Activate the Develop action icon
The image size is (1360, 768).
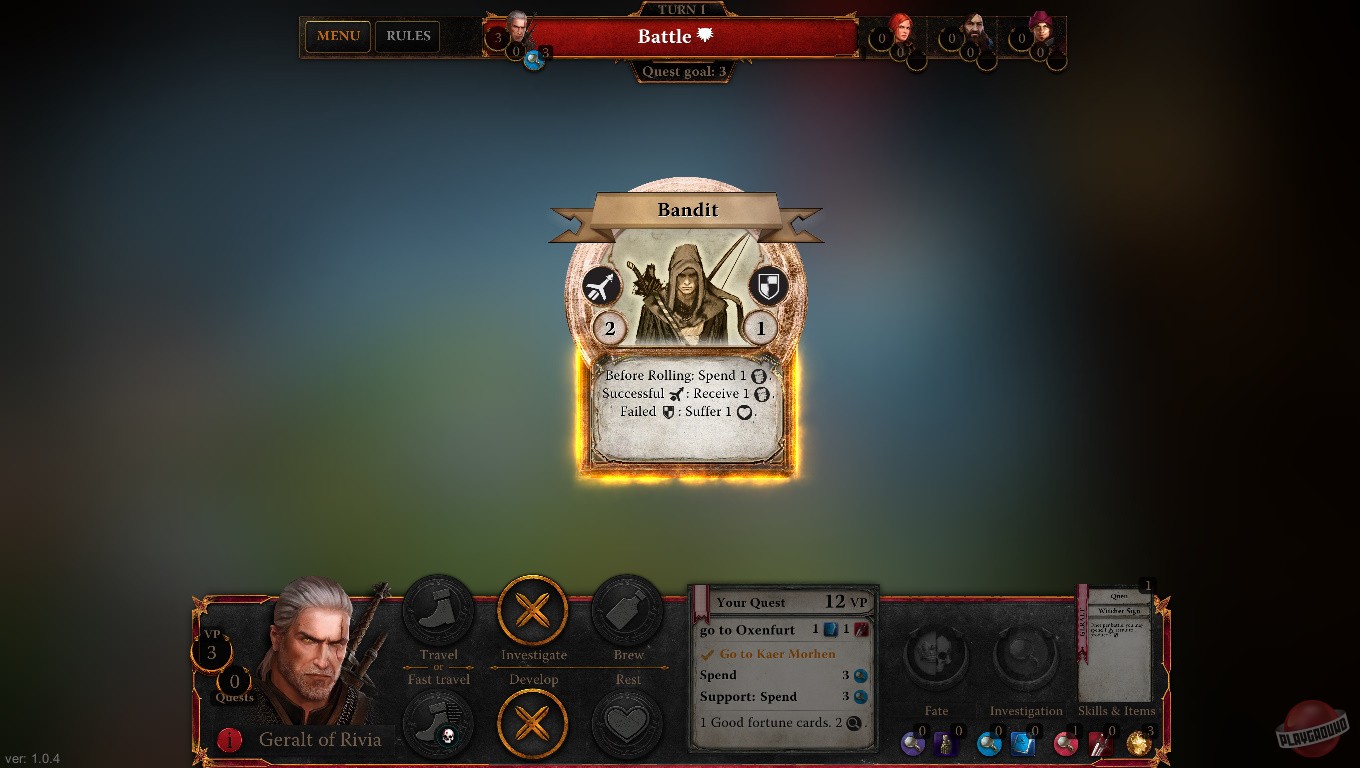533,724
